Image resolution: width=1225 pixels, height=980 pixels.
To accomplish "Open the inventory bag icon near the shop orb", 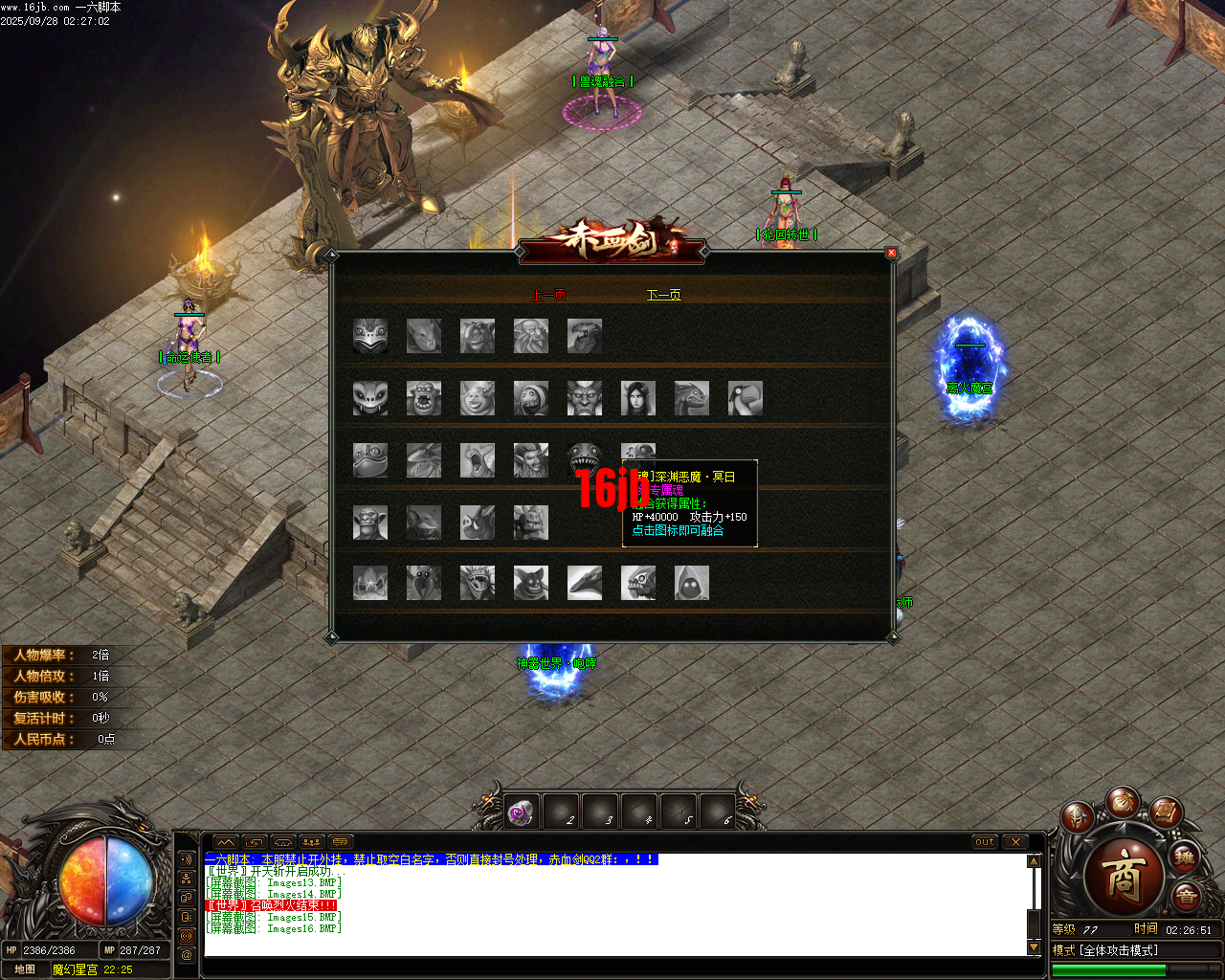I will tap(1123, 803).
